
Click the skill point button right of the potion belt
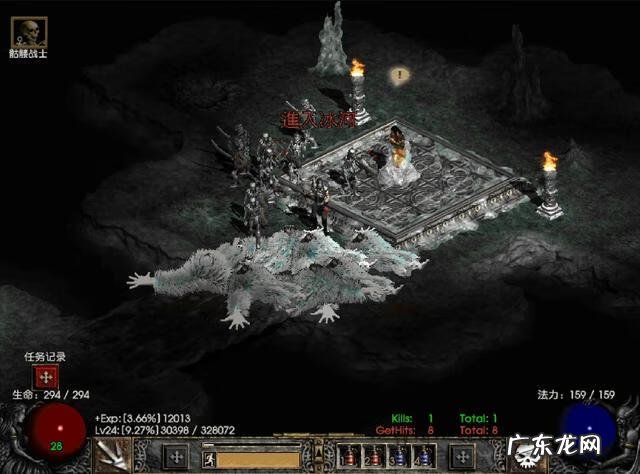463,456
